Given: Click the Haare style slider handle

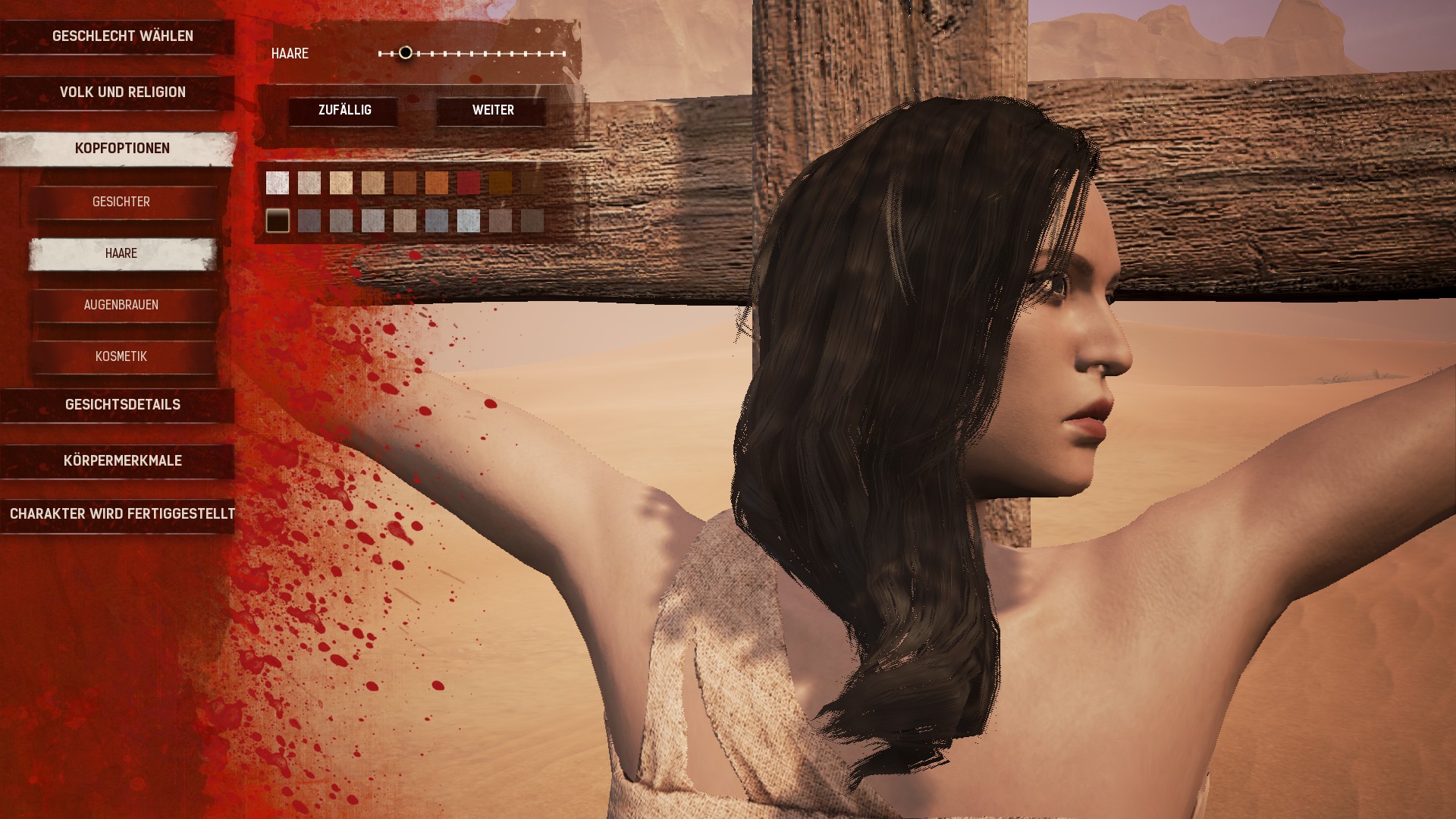Looking at the screenshot, I should click(x=406, y=53).
